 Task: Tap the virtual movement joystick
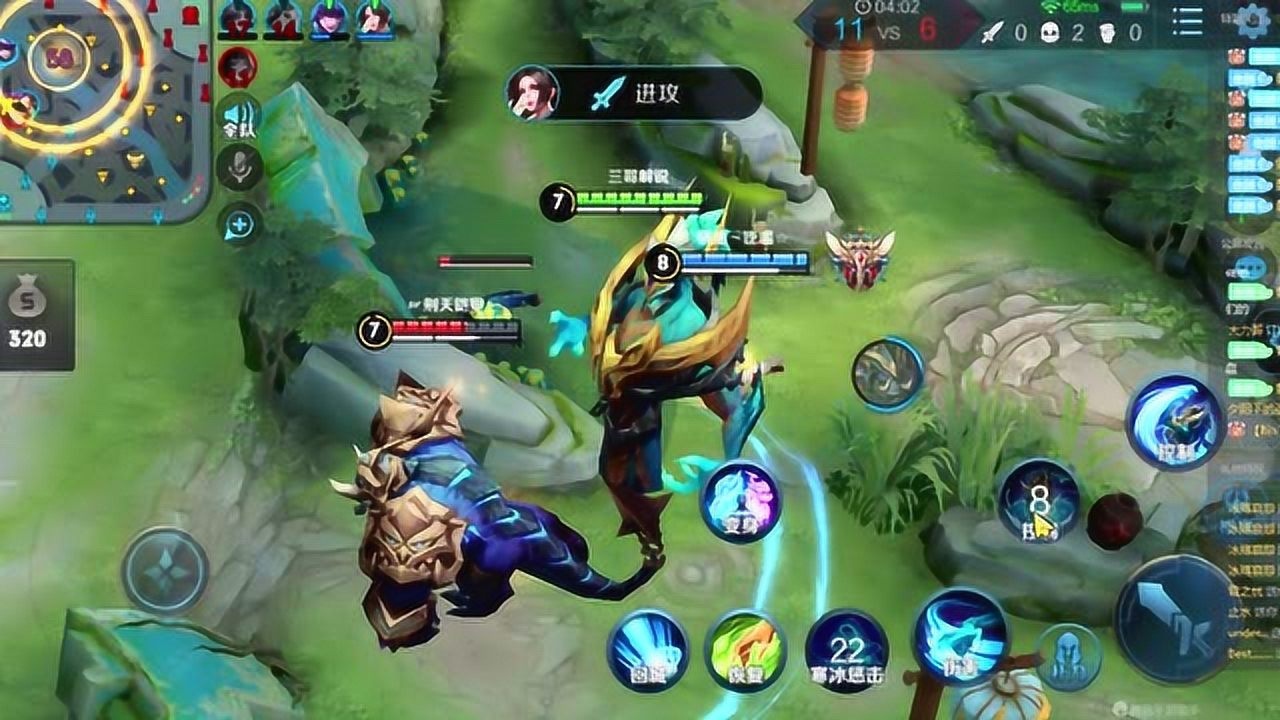tap(165, 569)
